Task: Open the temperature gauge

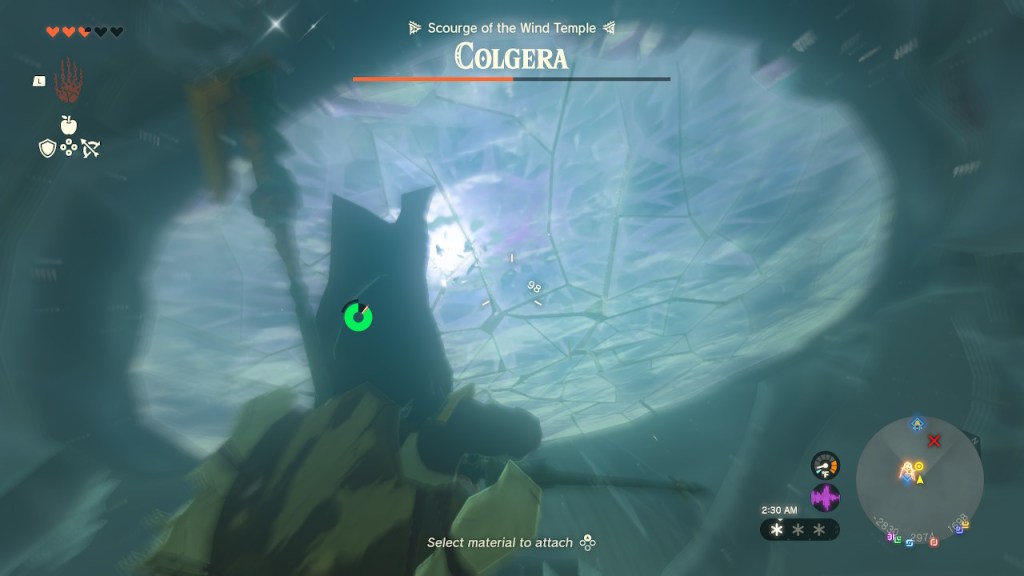Action: (x=825, y=465)
